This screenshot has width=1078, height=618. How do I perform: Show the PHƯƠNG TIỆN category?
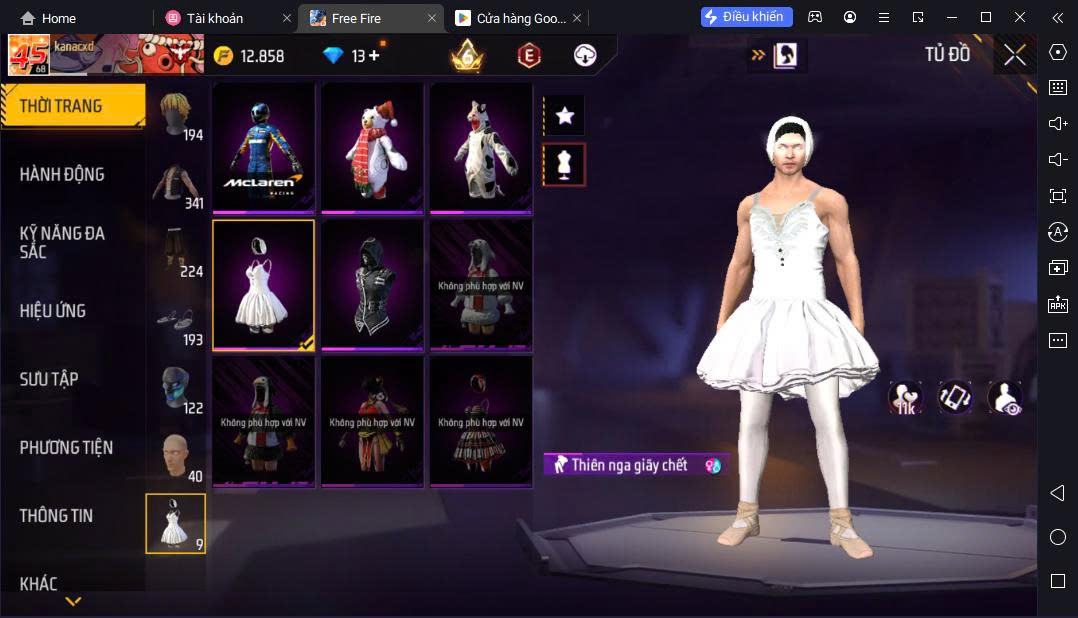point(66,447)
